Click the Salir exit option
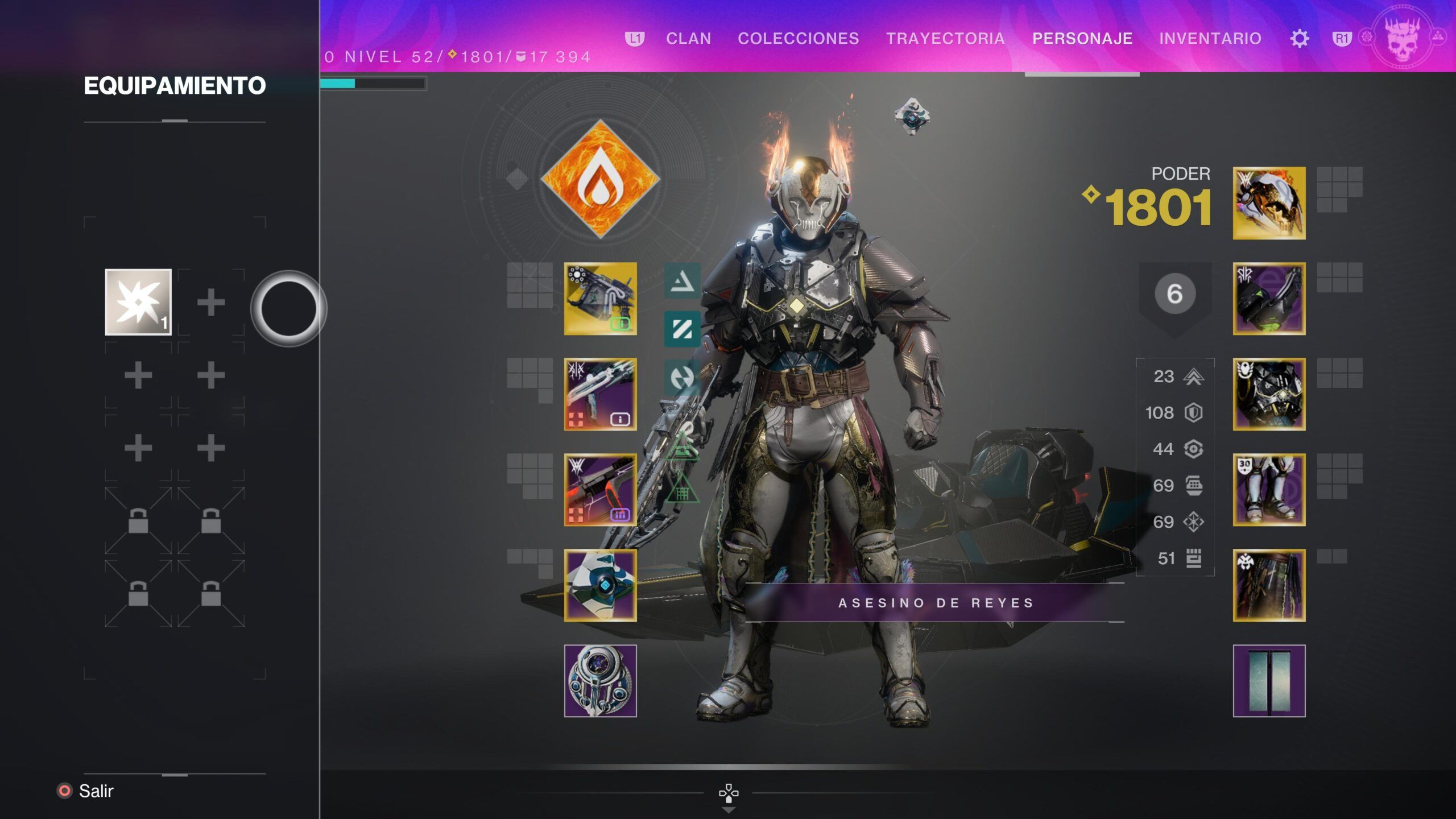 click(x=96, y=791)
